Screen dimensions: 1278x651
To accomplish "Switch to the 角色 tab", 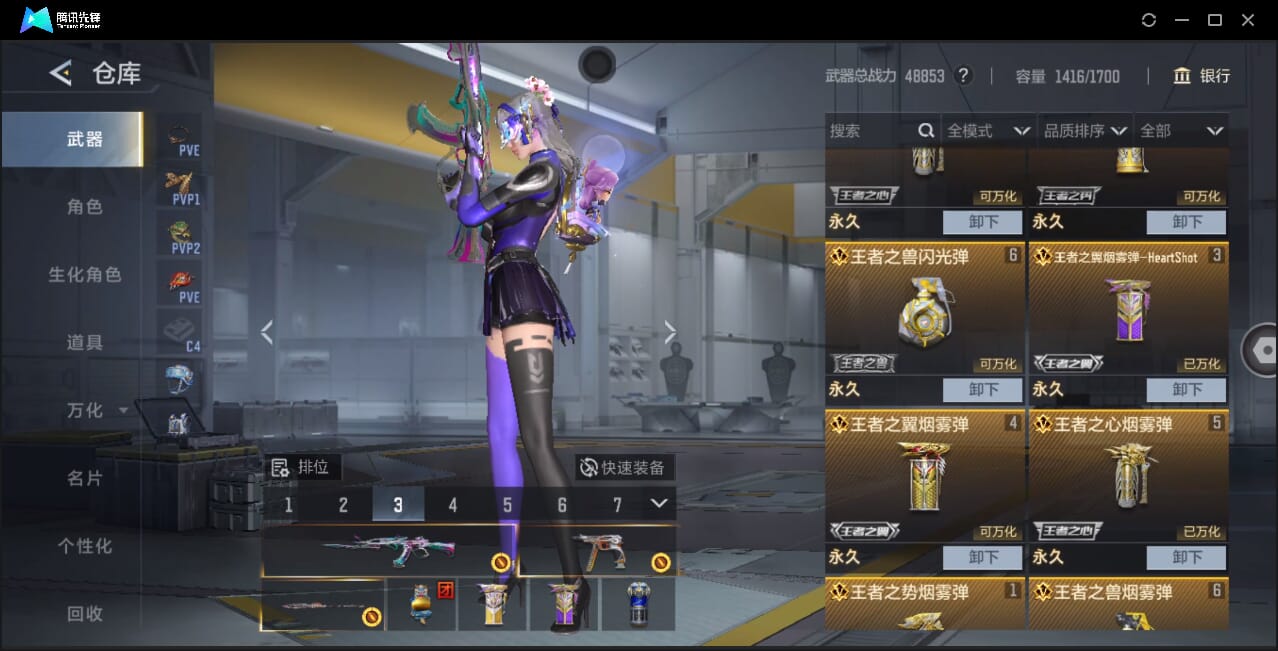I will click(x=85, y=207).
